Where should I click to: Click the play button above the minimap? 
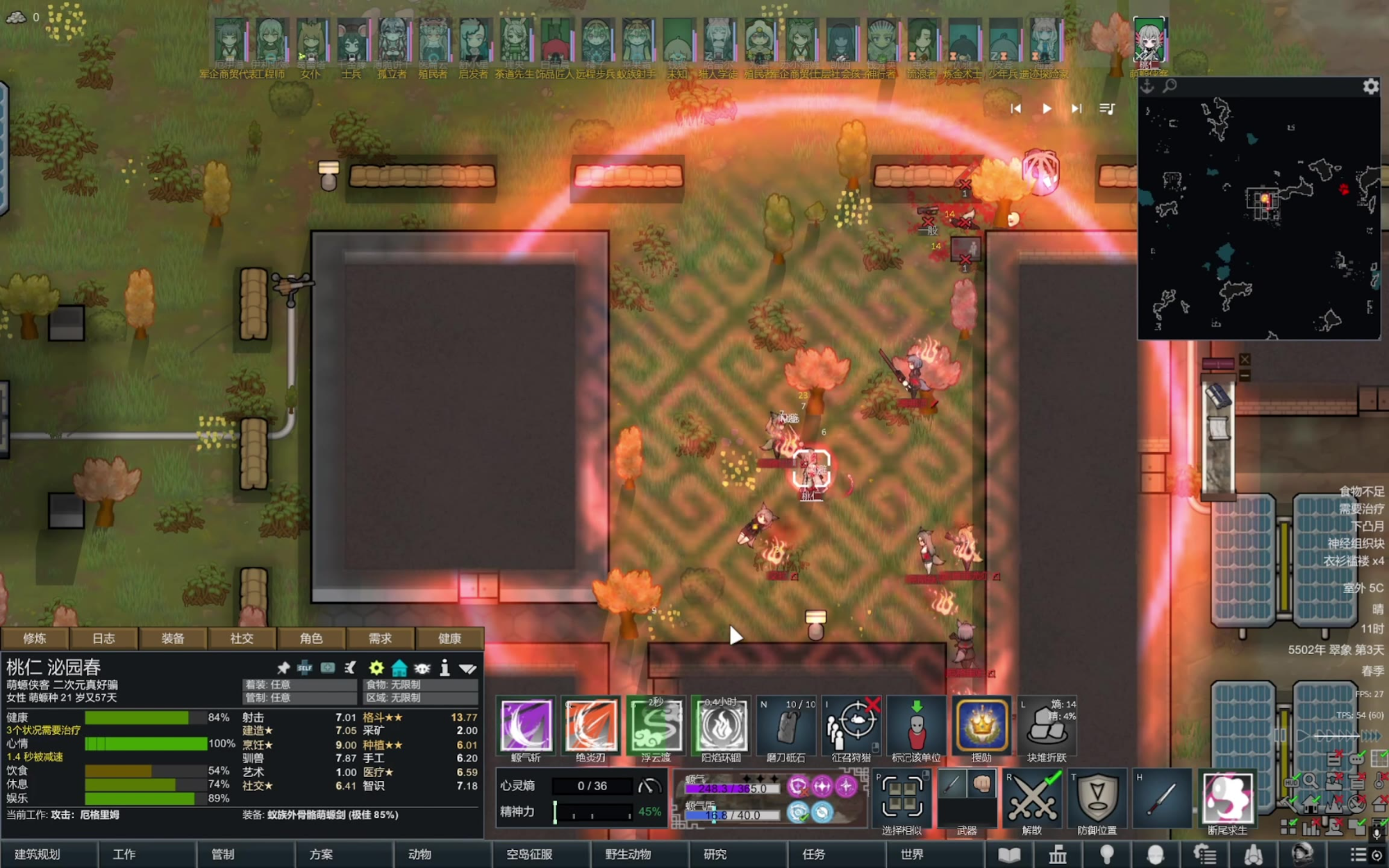tap(1047, 108)
